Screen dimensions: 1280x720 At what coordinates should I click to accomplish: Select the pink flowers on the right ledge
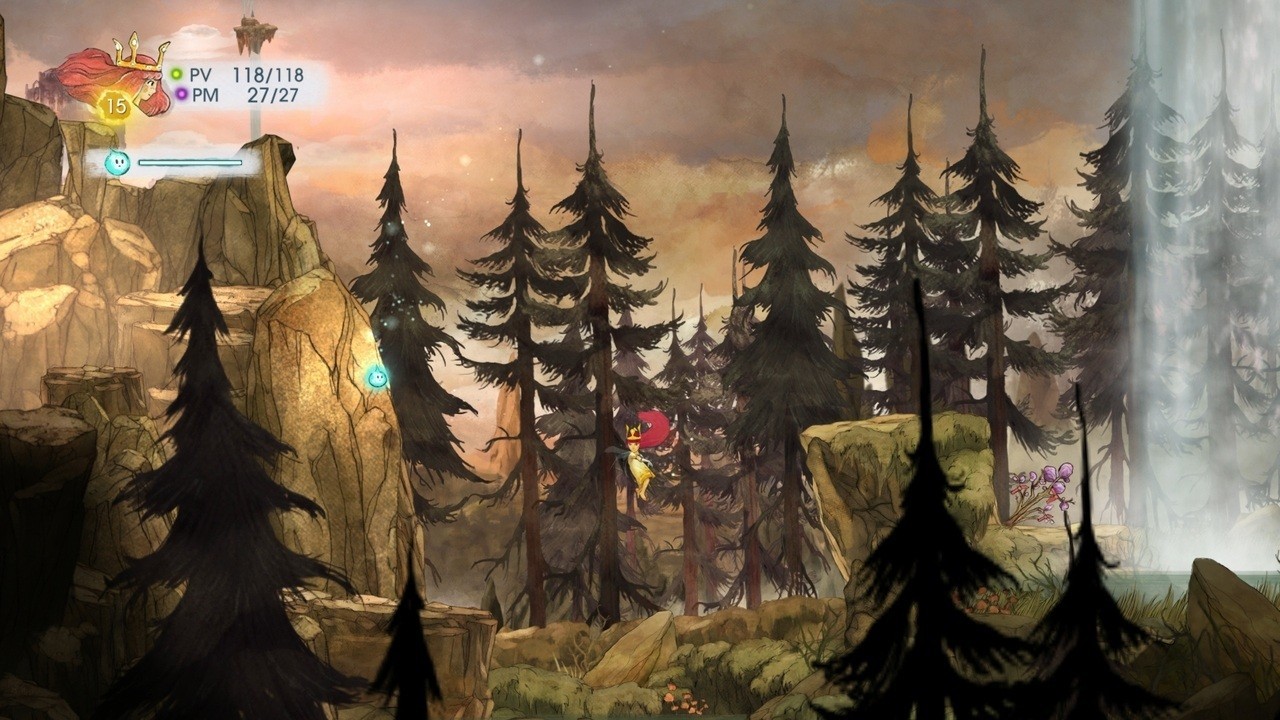pyautogui.click(x=1048, y=480)
